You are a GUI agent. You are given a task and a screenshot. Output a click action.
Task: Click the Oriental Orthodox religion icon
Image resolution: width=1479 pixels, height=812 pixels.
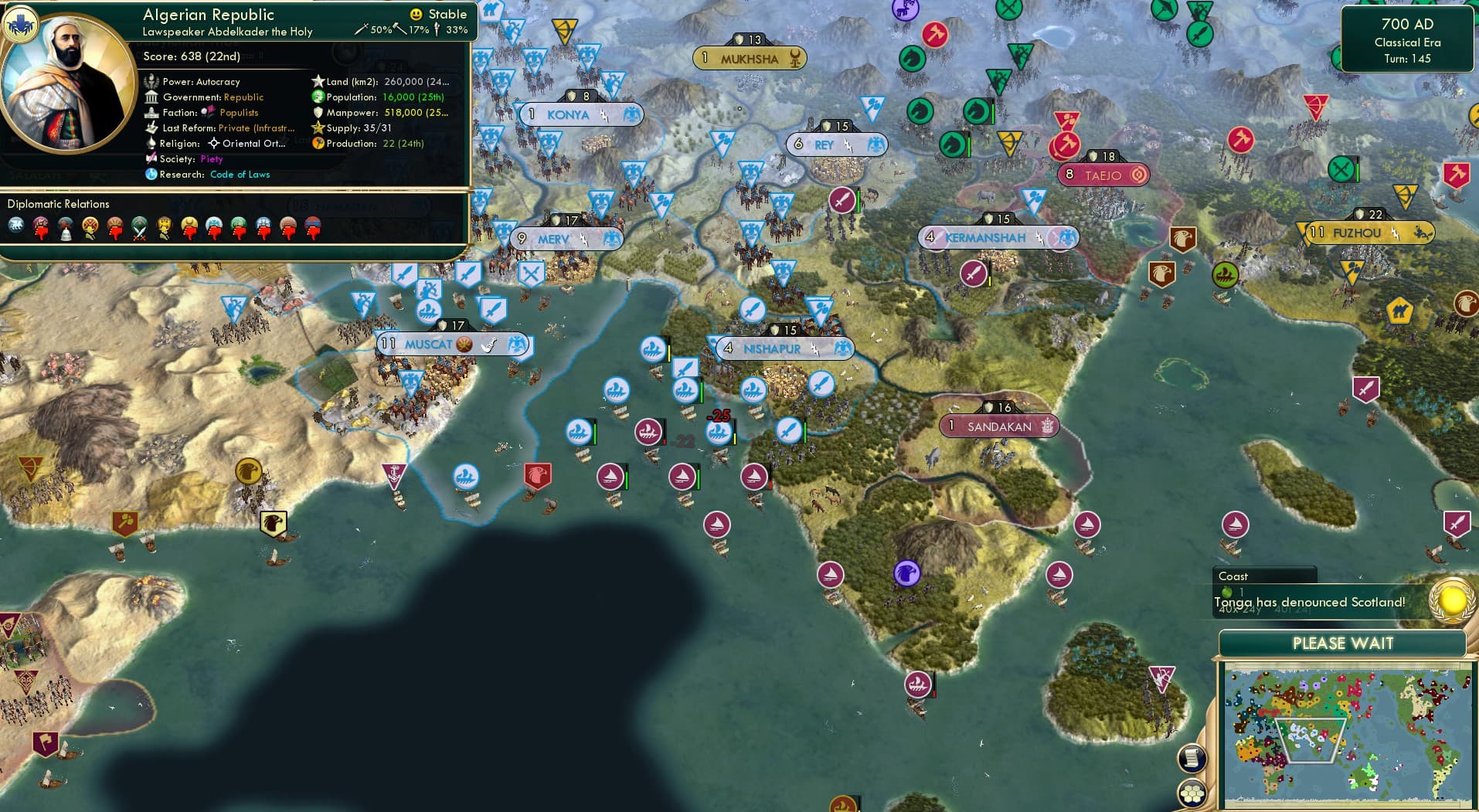(214, 144)
